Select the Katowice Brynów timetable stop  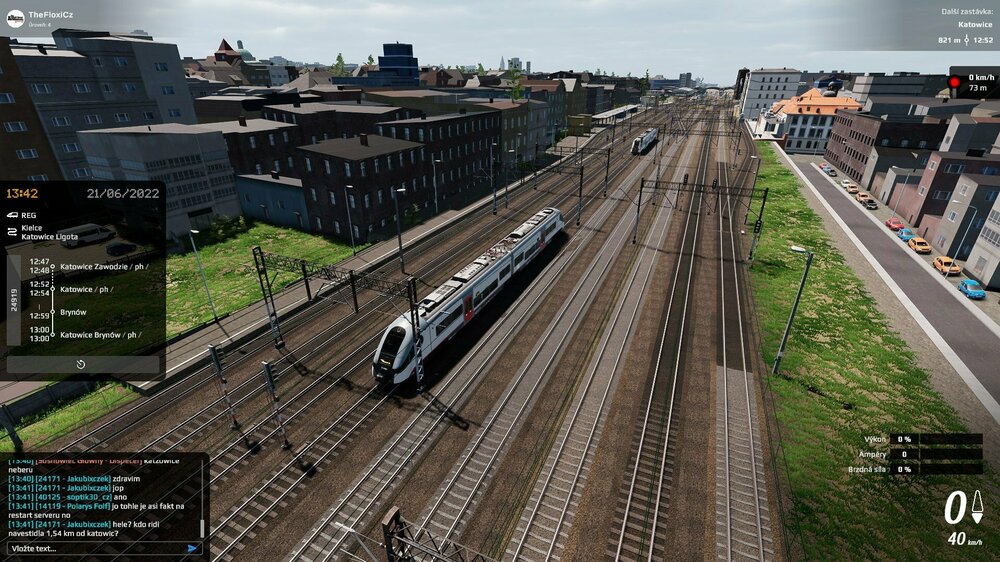tap(98, 334)
